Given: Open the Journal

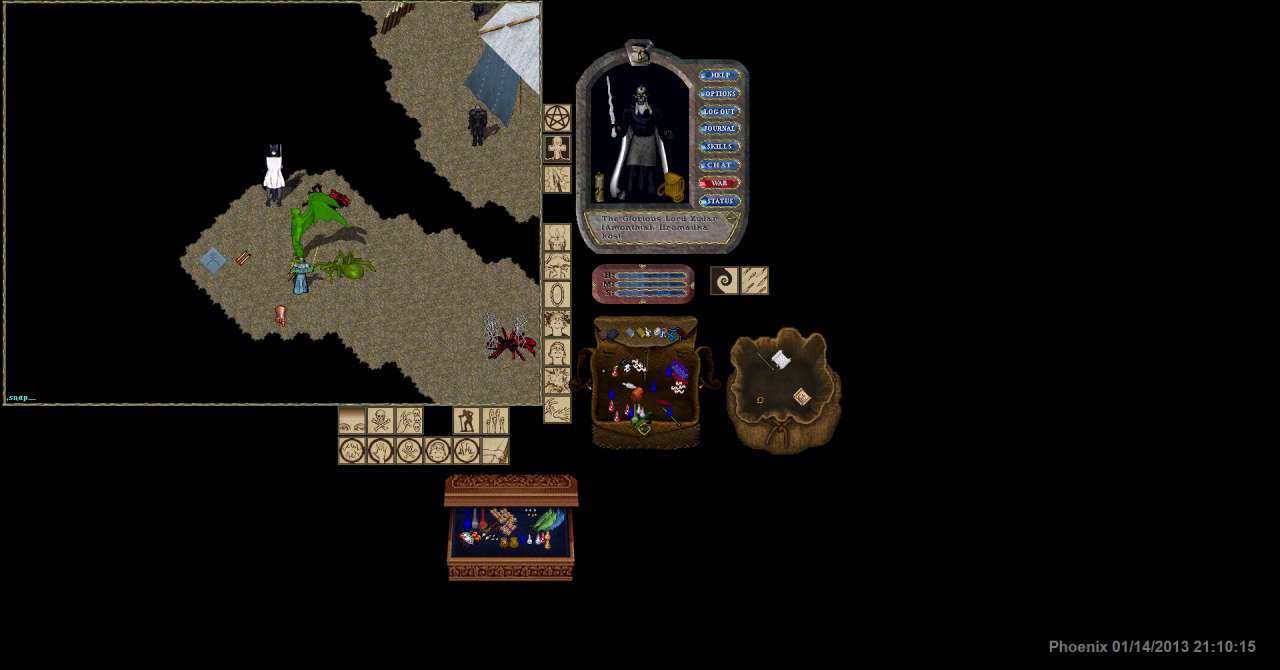Looking at the screenshot, I should point(720,129).
